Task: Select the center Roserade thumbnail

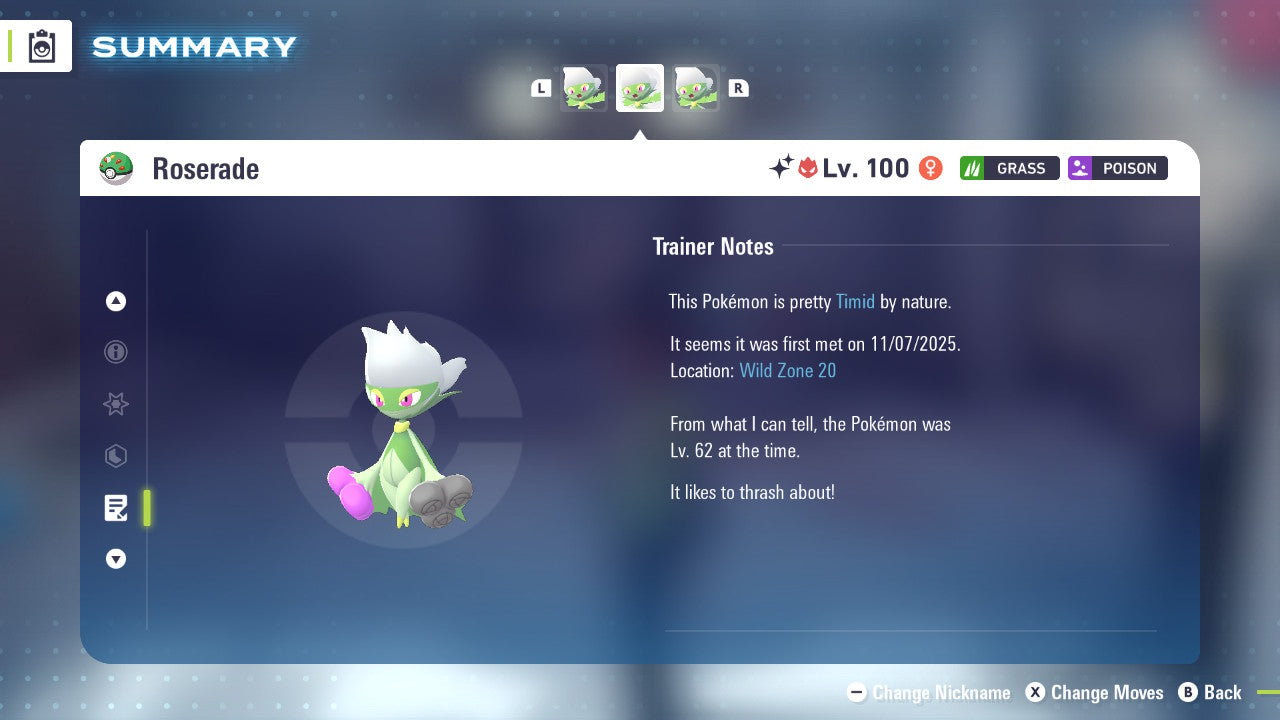Action: click(x=639, y=88)
